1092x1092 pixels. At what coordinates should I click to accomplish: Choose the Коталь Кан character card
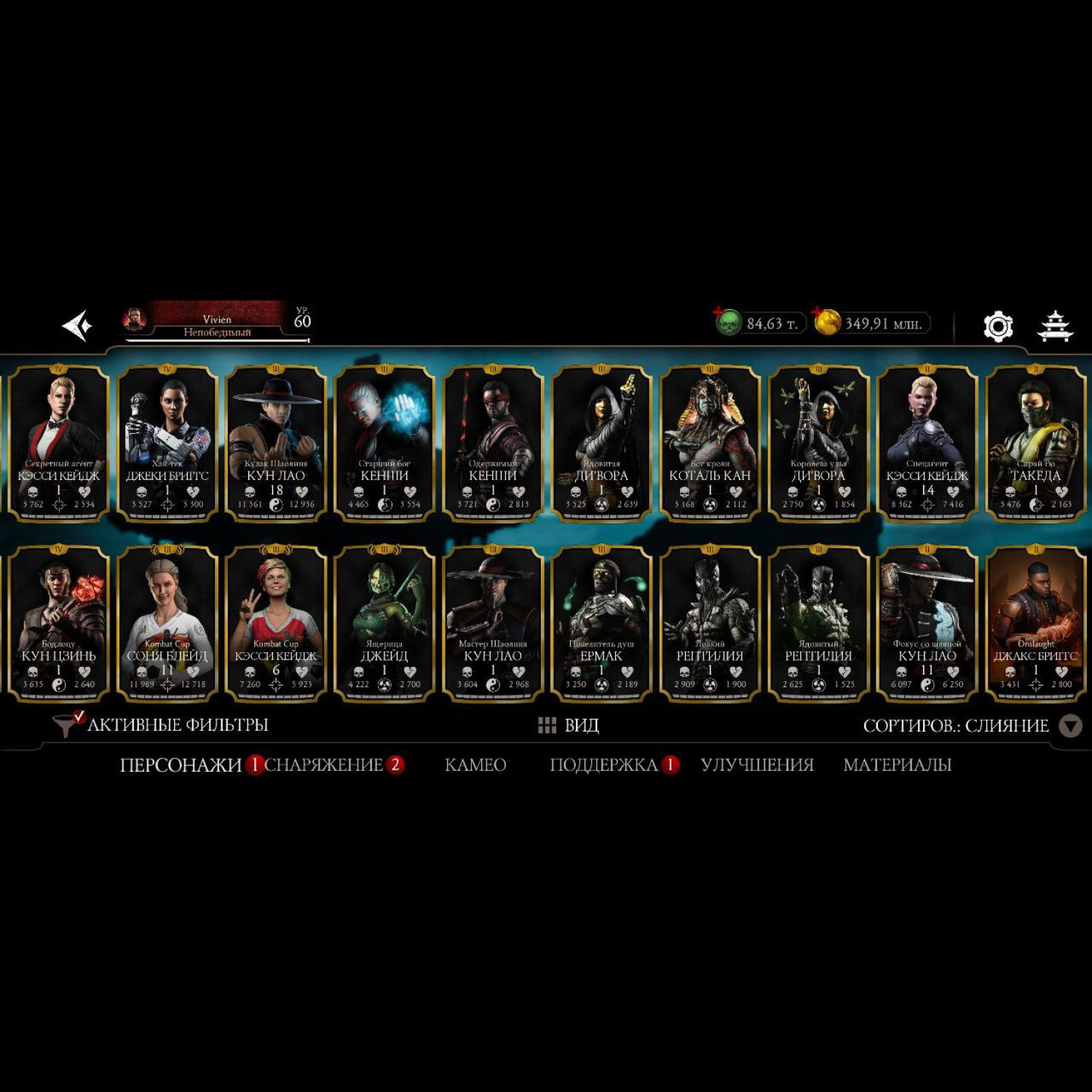710,444
